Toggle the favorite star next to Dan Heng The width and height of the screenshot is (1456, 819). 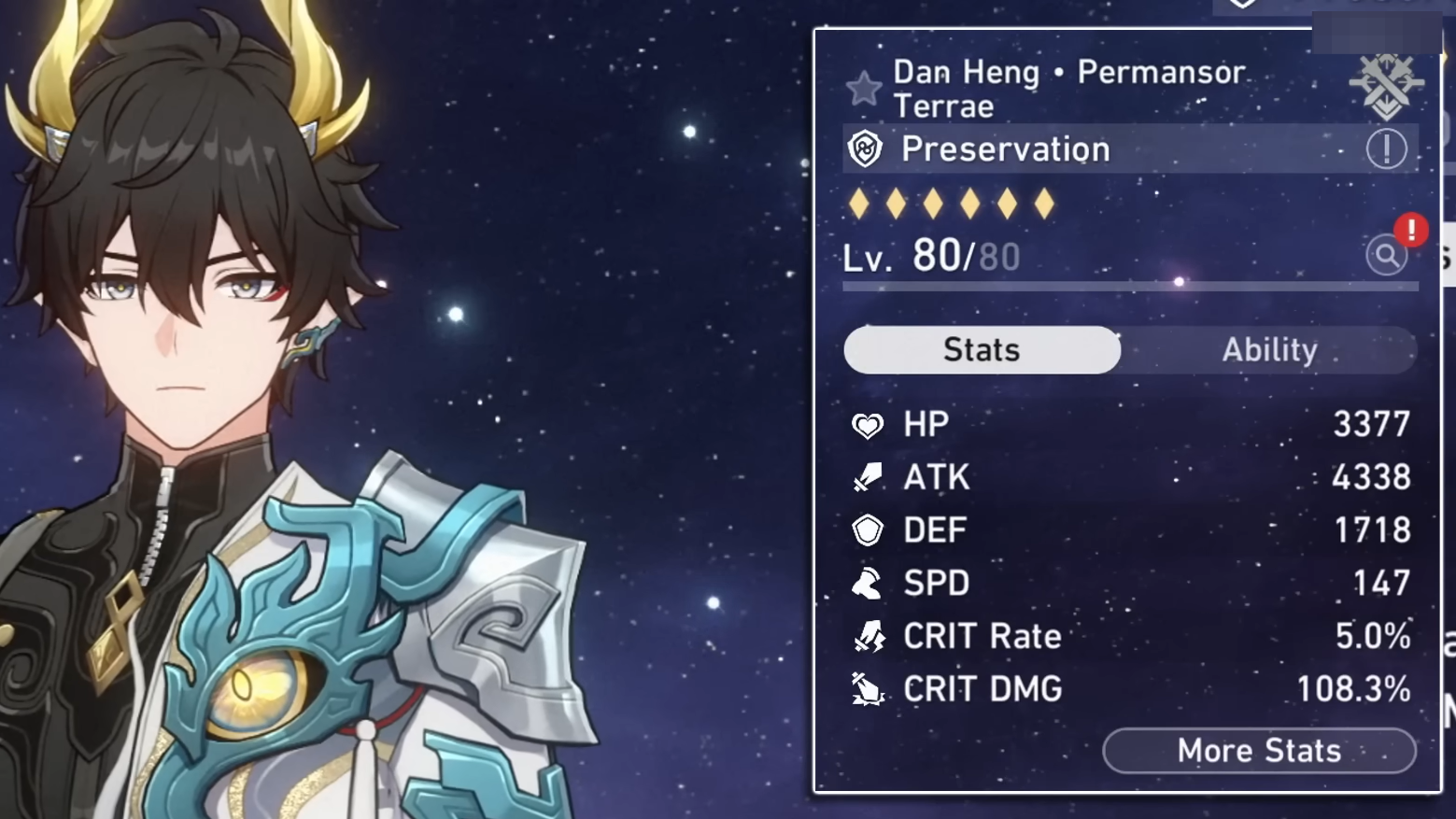(864, 89)
